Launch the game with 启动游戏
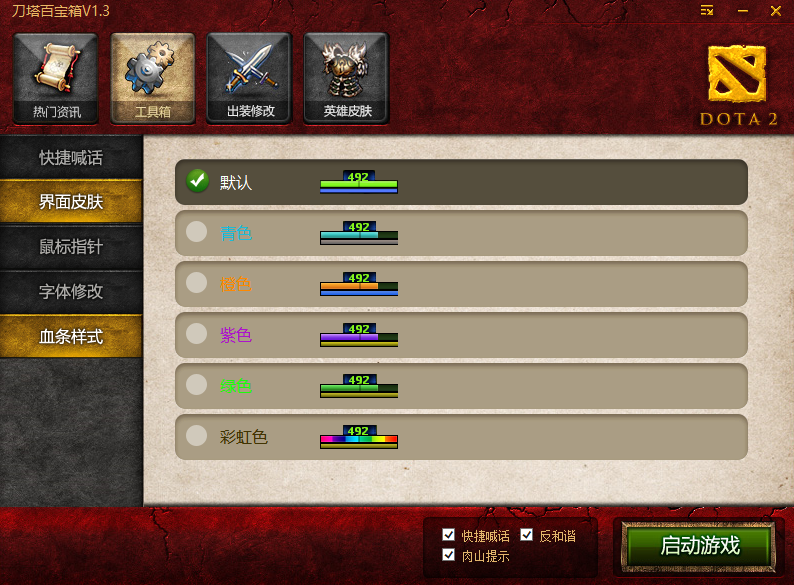The image size is (794, 585). point(699,546)
